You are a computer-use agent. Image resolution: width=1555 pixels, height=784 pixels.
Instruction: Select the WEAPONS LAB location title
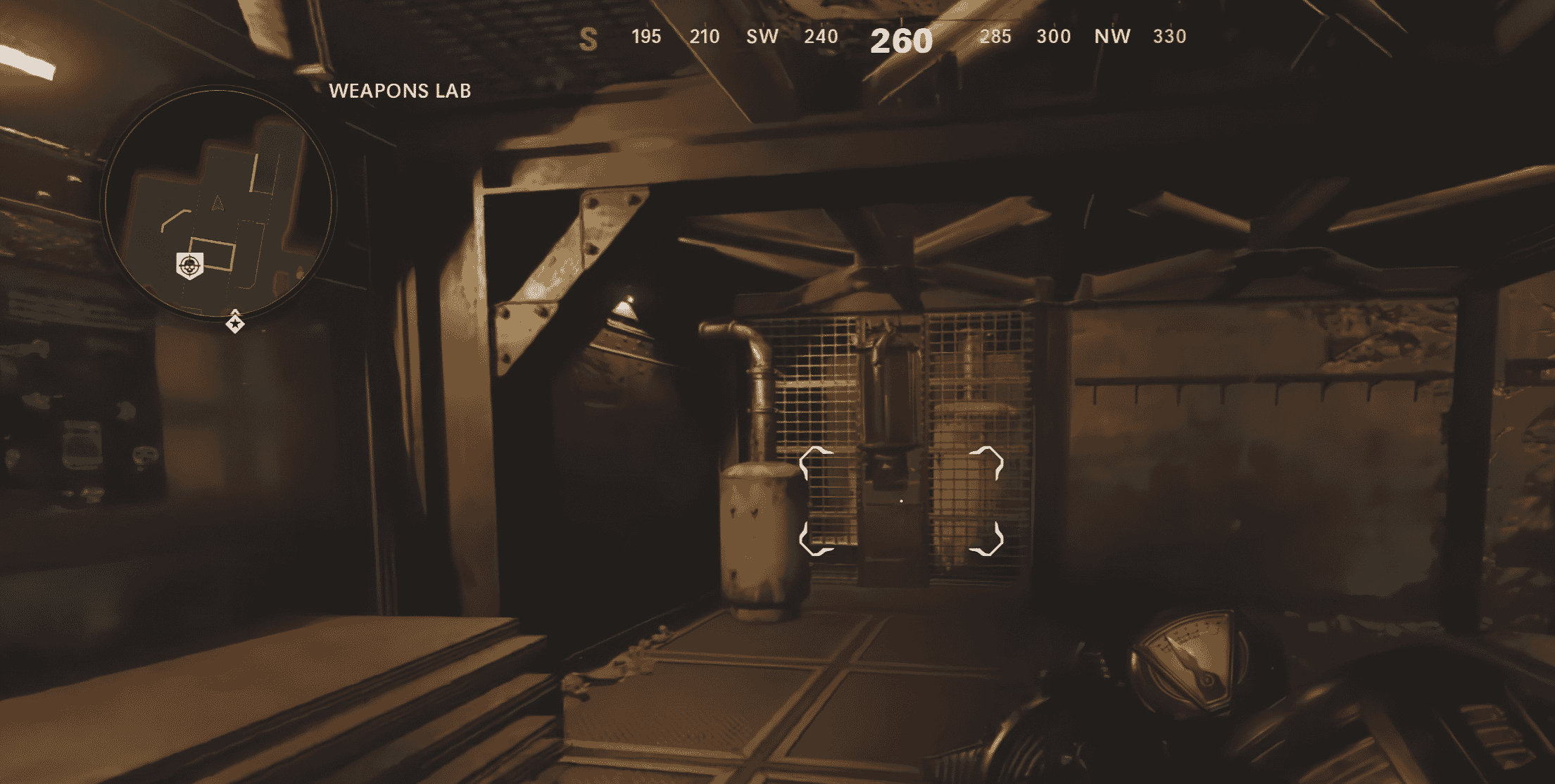(x=401, y=91)
